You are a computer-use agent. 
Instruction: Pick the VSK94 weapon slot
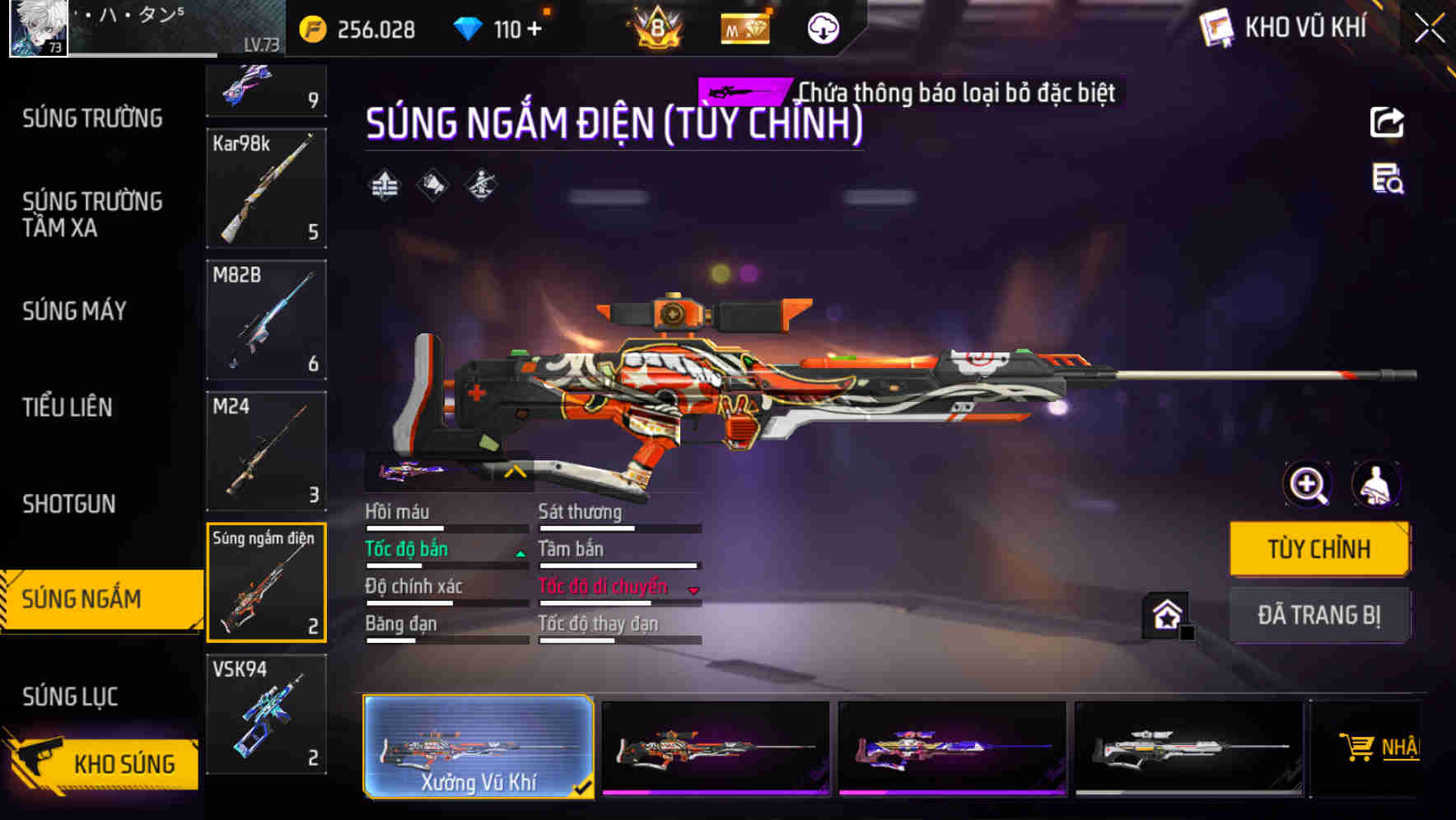click(x=266, y=714)
